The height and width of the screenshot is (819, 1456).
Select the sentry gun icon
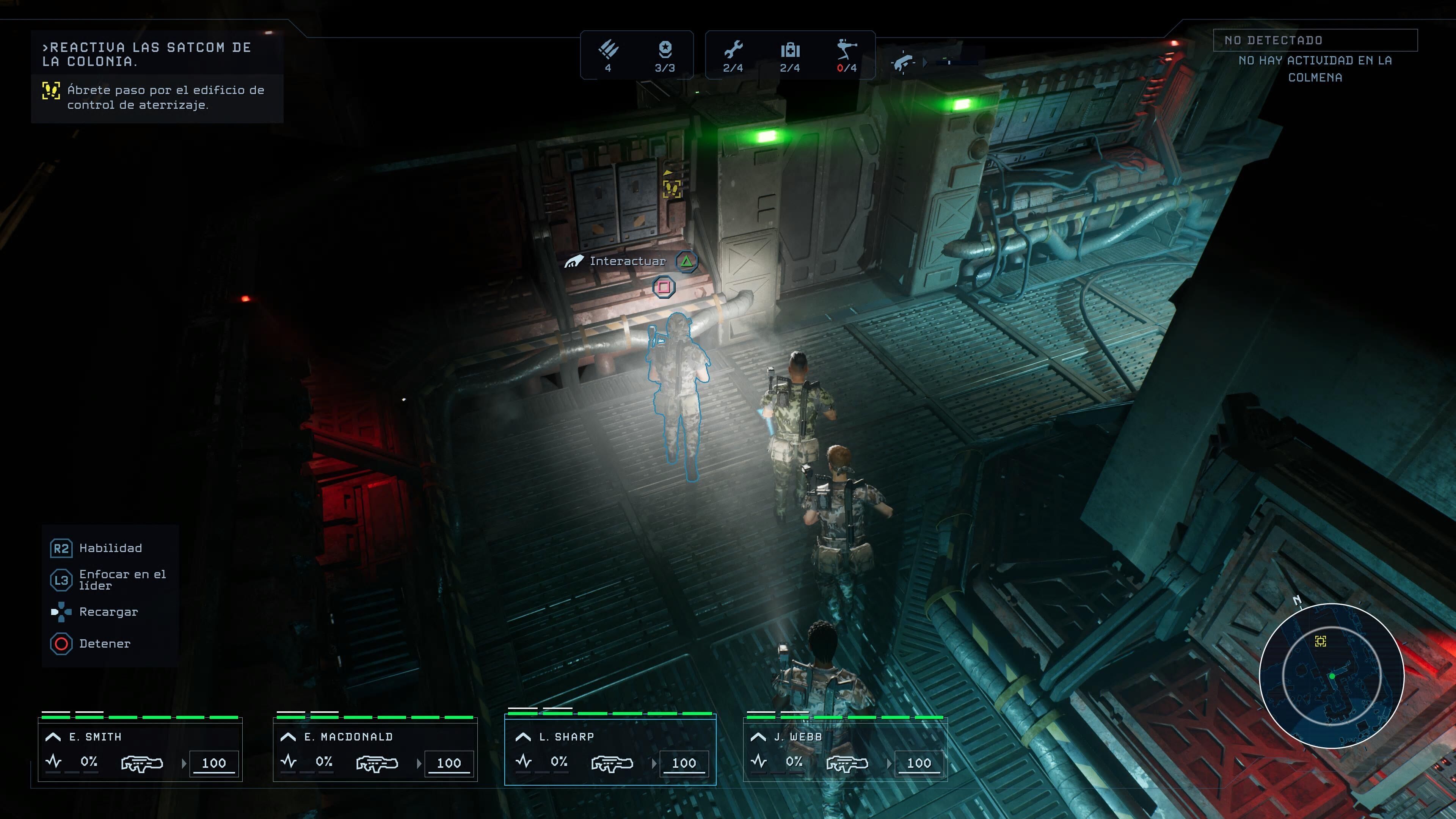point(846,50)
